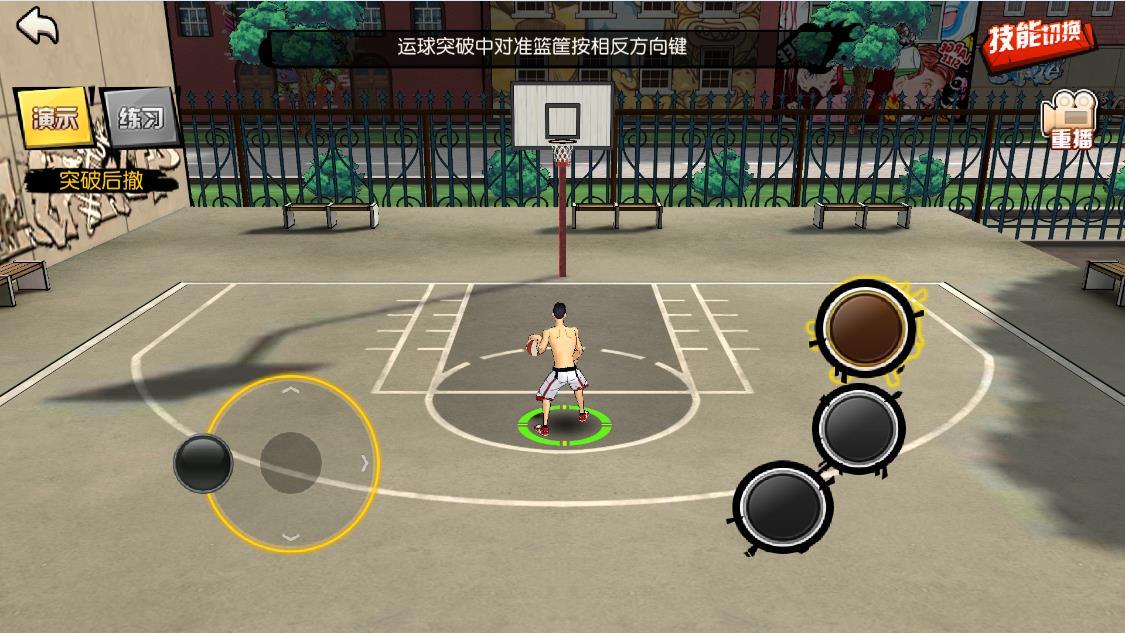Tap the middle dark action button
Viewport: 1125px width, 633px height.
tap(858, 428)
